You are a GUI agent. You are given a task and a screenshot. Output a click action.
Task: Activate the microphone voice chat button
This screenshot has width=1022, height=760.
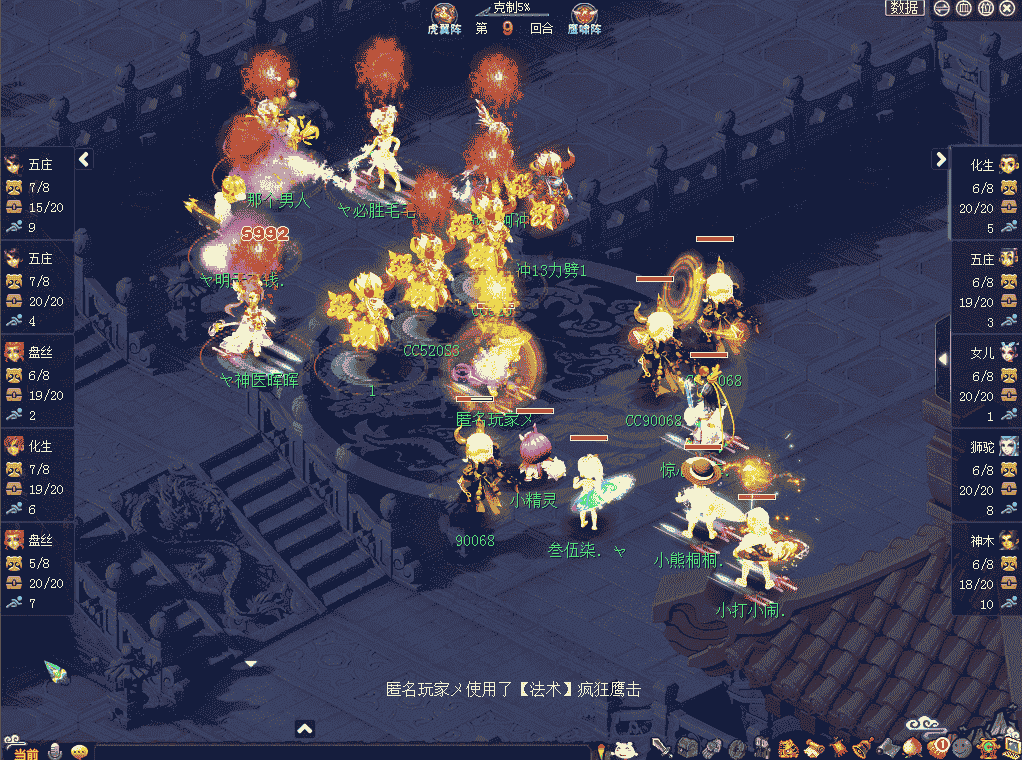(56, 751)
